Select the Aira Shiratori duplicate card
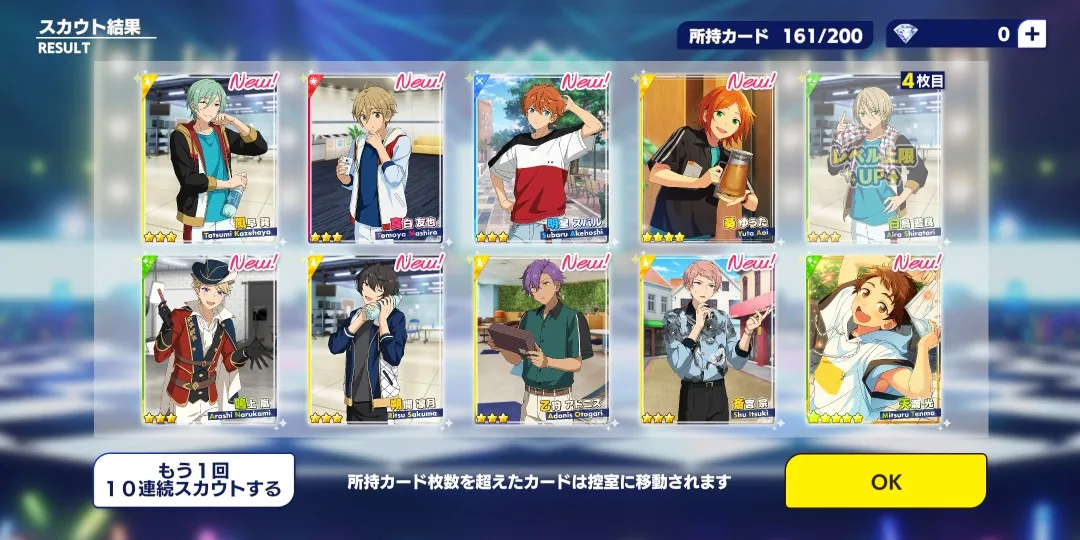 click(x=874, y=158)
